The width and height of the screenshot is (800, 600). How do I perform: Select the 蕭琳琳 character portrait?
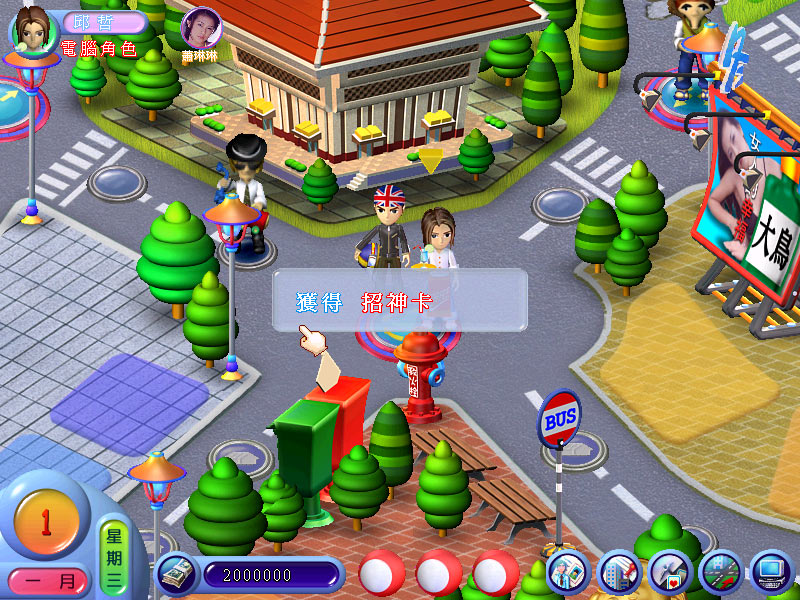(202, 27)
